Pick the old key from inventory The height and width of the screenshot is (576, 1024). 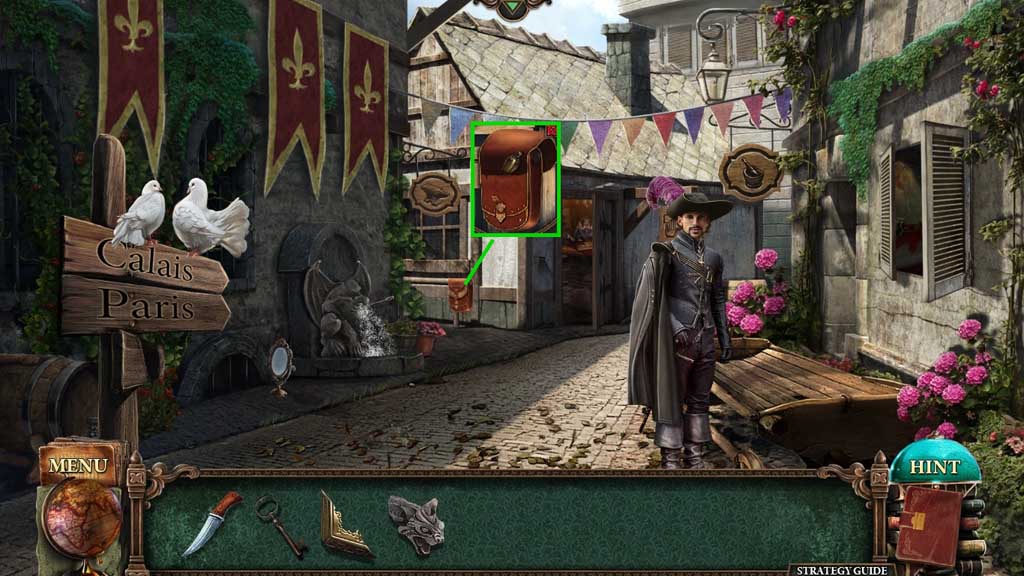(280, 524)
